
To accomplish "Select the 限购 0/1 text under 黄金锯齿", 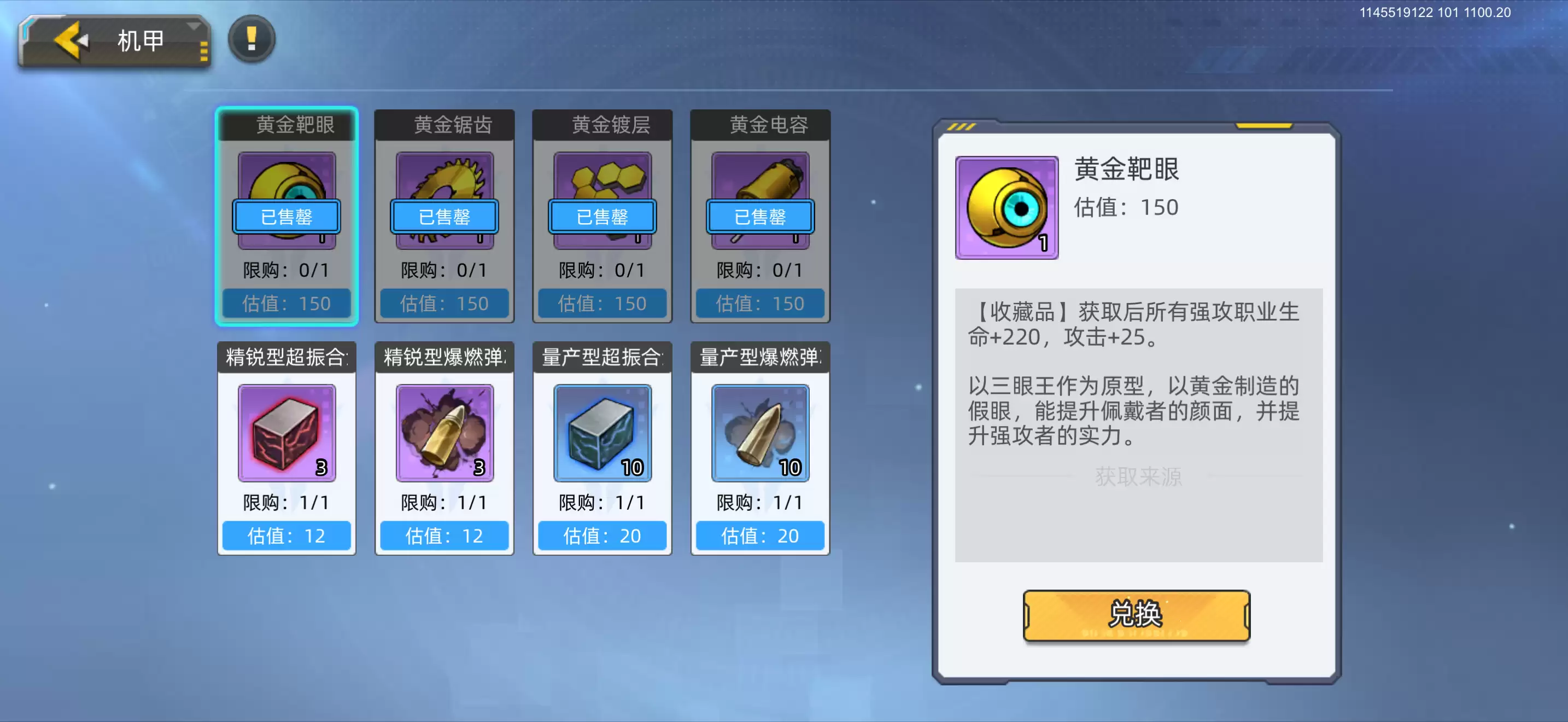I will tap(444, 270).
